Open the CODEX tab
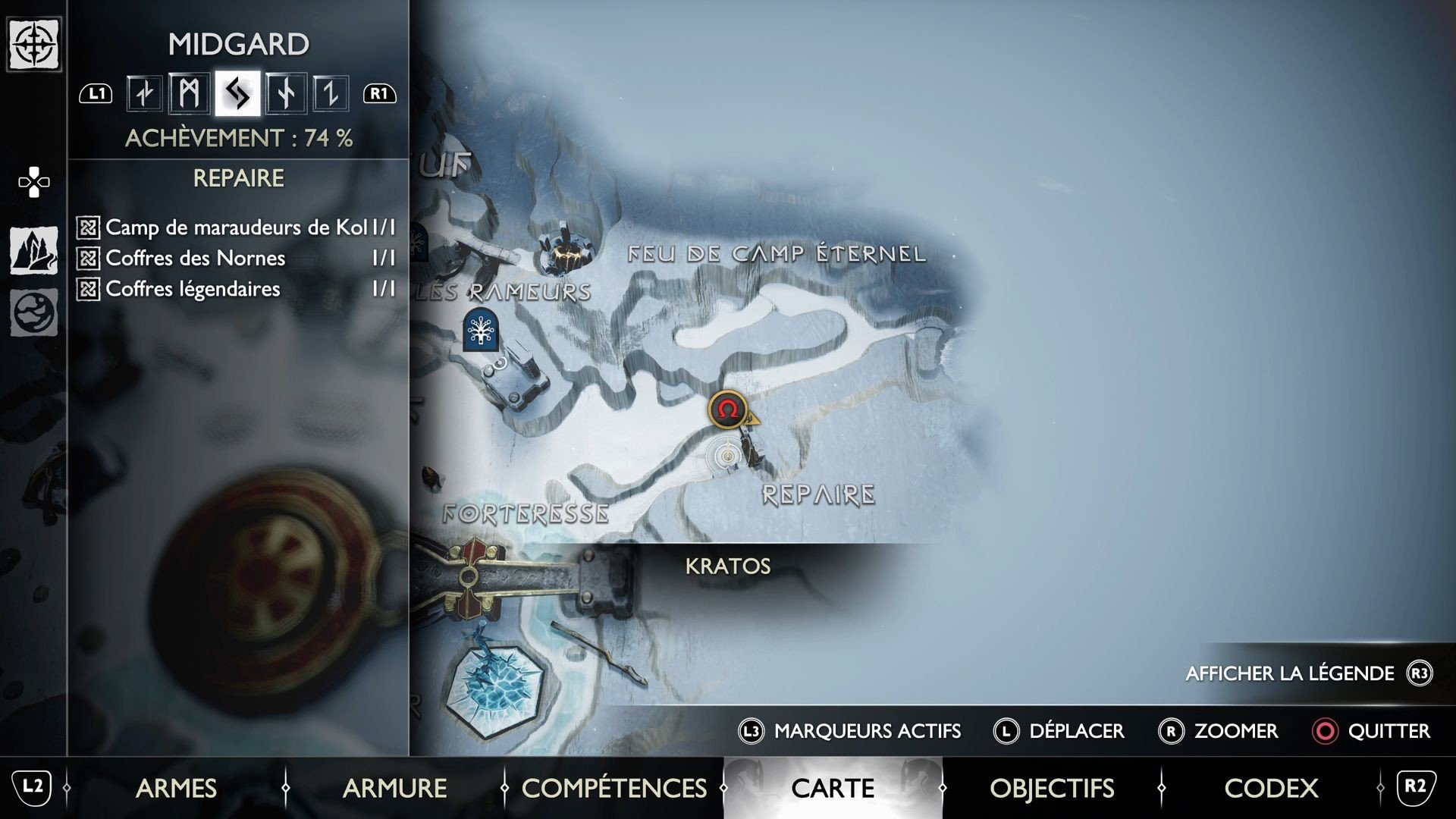This screenshot has width=1456, height=819. pos(1271,789)
